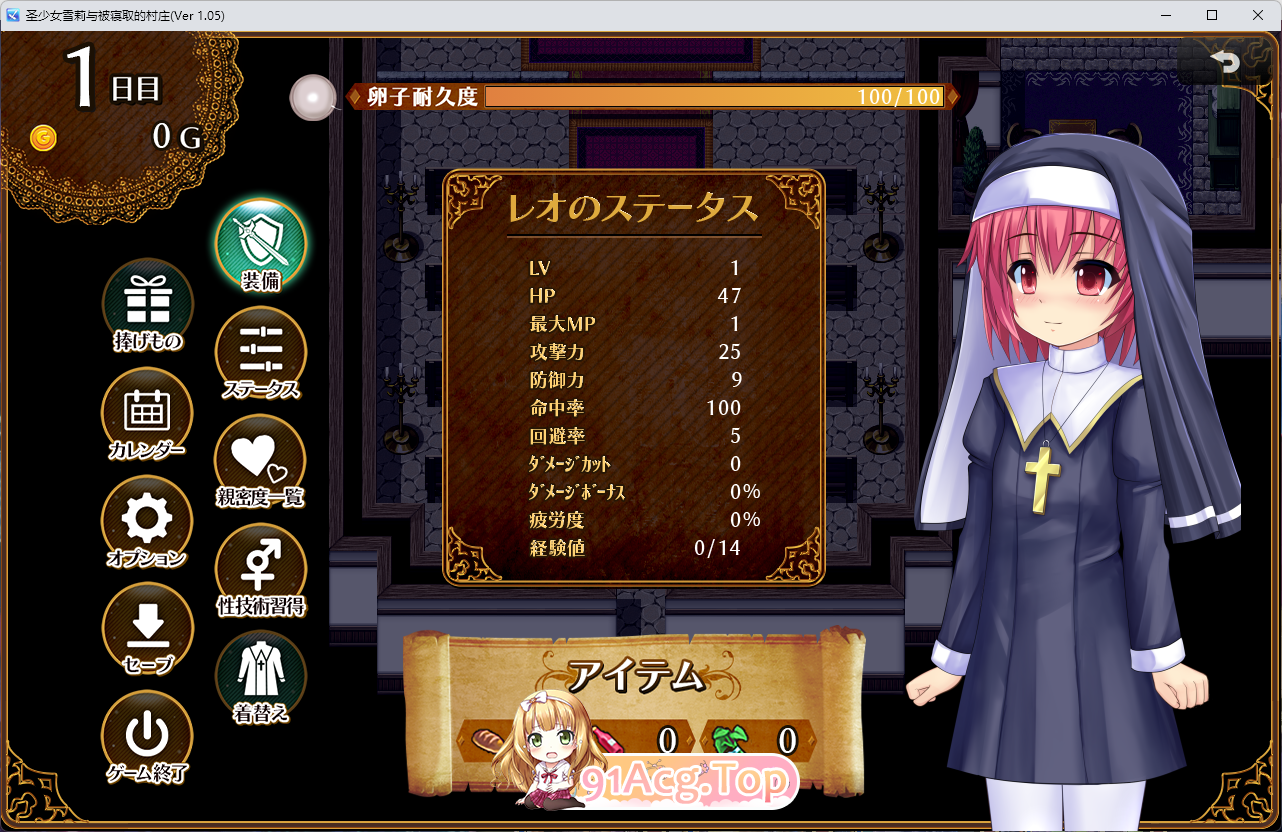This screenshot has height=832, width=1282.
Task: Click the レオのステータス panel title
Action: point(633,207)
